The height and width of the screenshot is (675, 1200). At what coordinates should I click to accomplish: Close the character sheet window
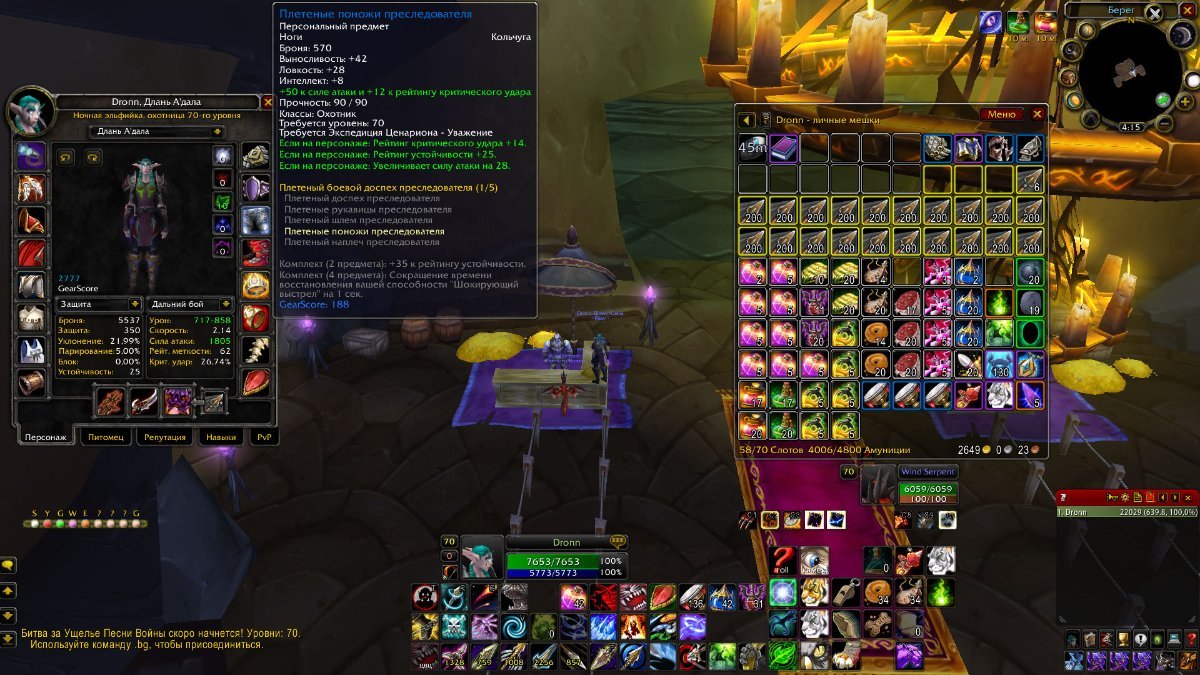coord(267,102)
